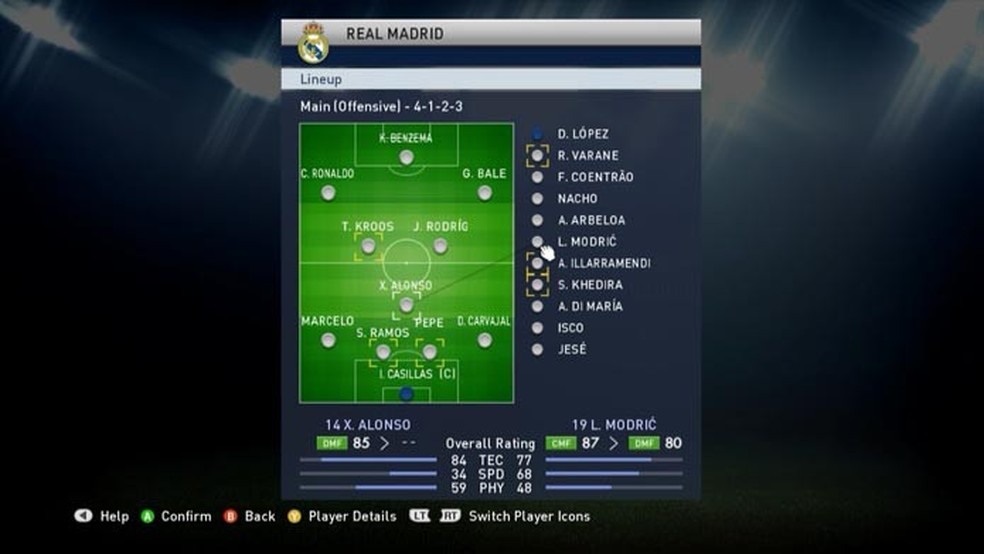Select T. Kroos in midfield
Image resolution: width=984 pixels, height=554 pixels.
coord(368,245)
